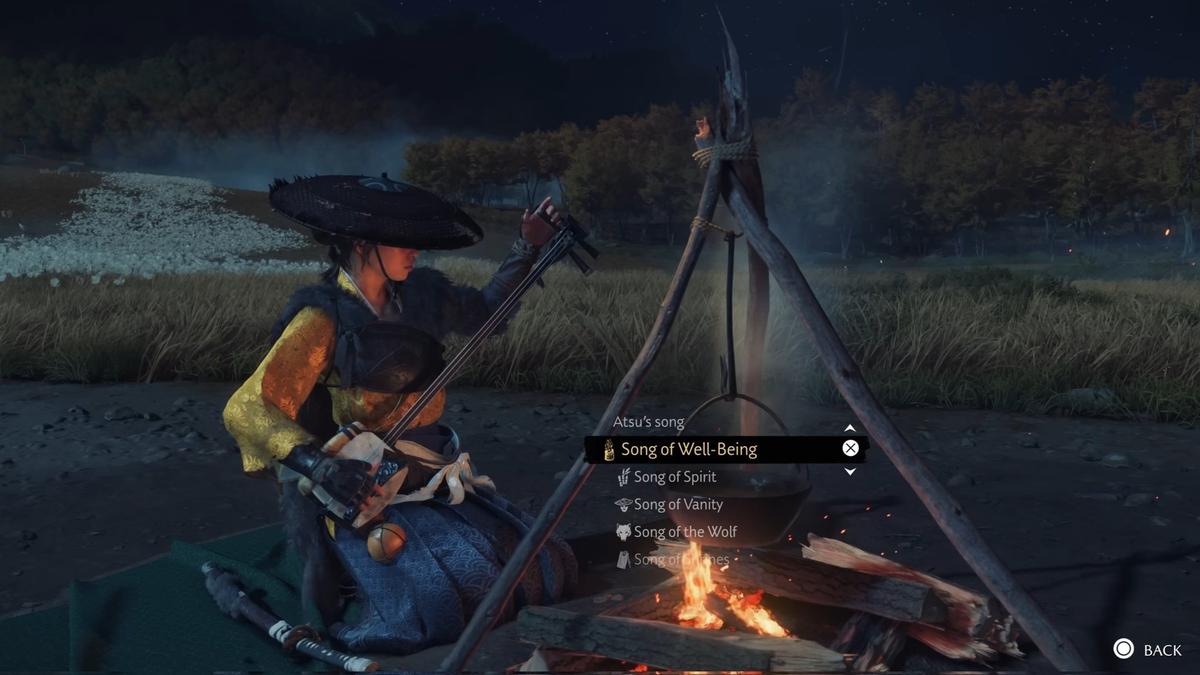This screenshot has width=1200, height=675.
Task: Choose the Song of Spirit
Action: (674, 477)
